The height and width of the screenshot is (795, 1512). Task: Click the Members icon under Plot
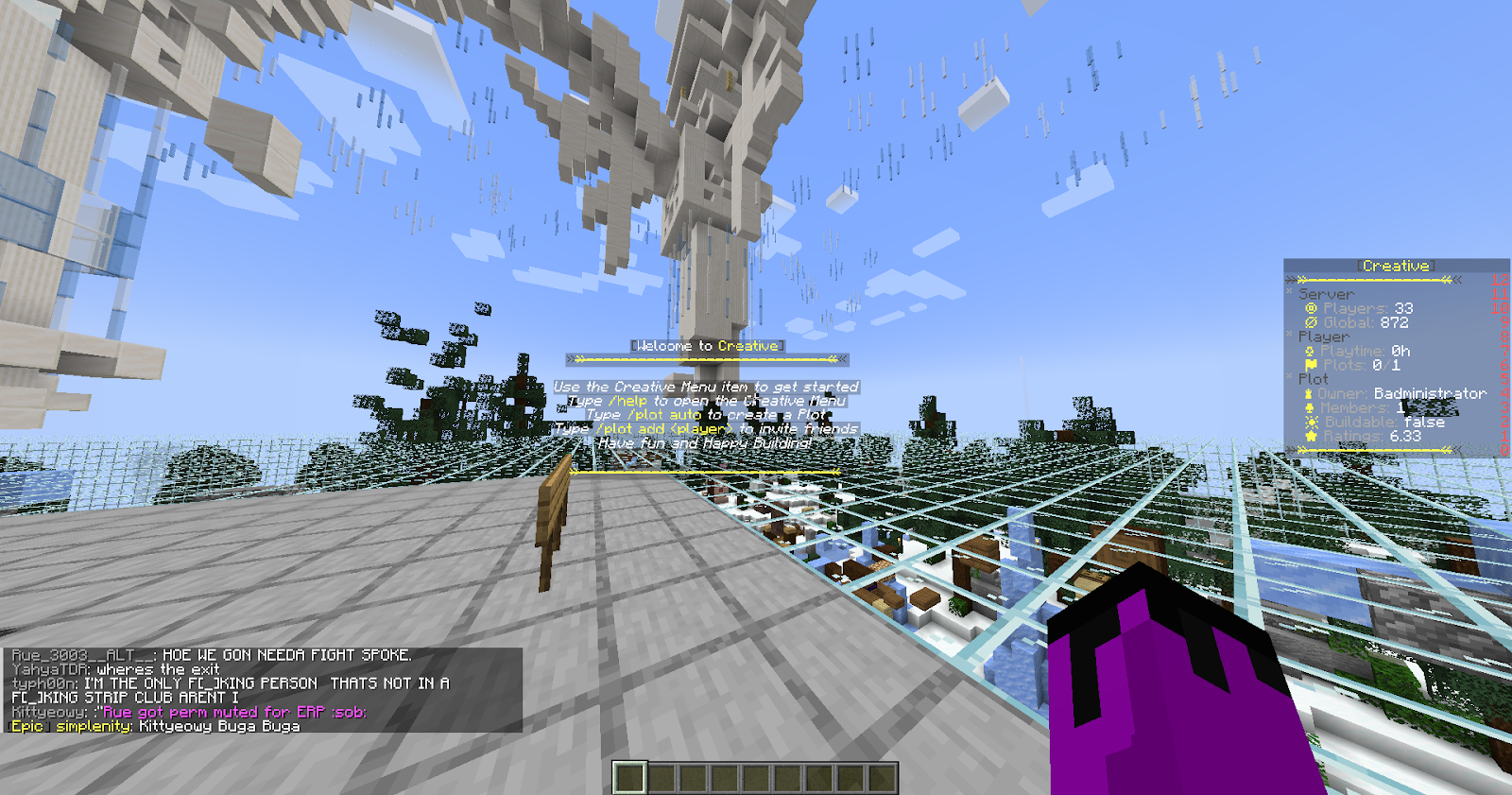click(1309, 408)
